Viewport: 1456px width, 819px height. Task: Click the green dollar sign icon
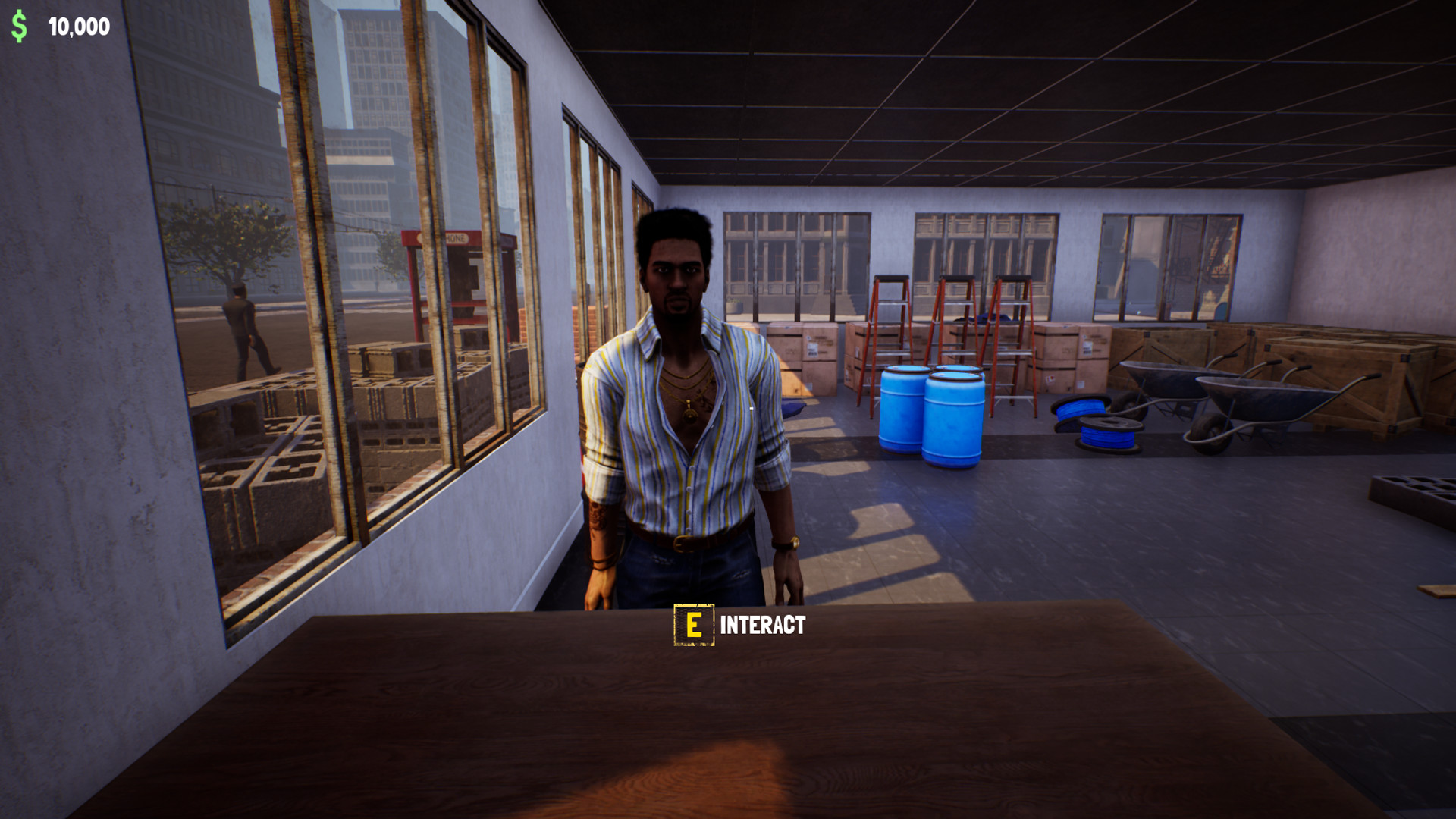pyautogui.click(x=20, y=28)
